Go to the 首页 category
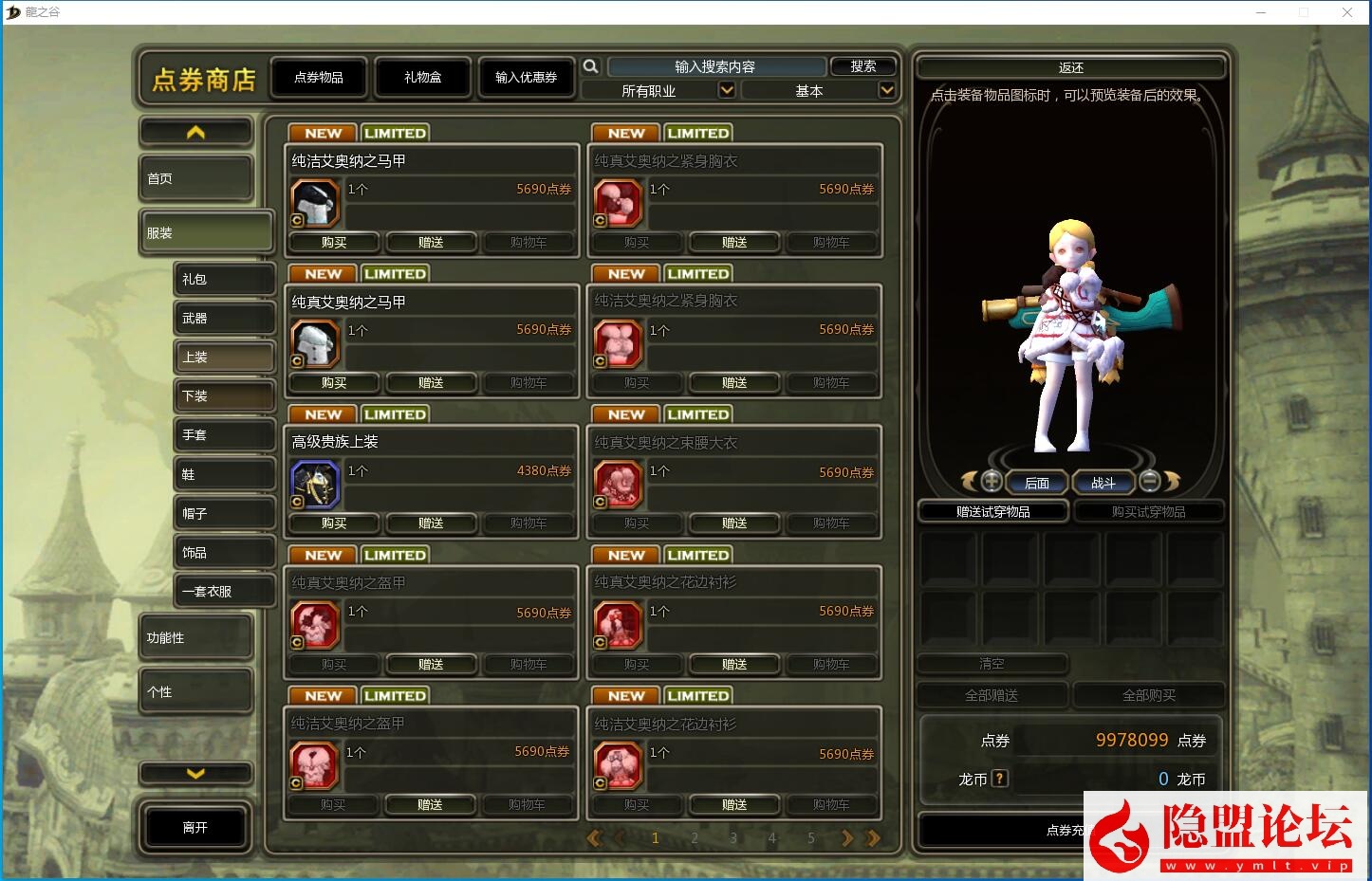The height and width of the screenshot is (881, 1372). tap(196, 178)
